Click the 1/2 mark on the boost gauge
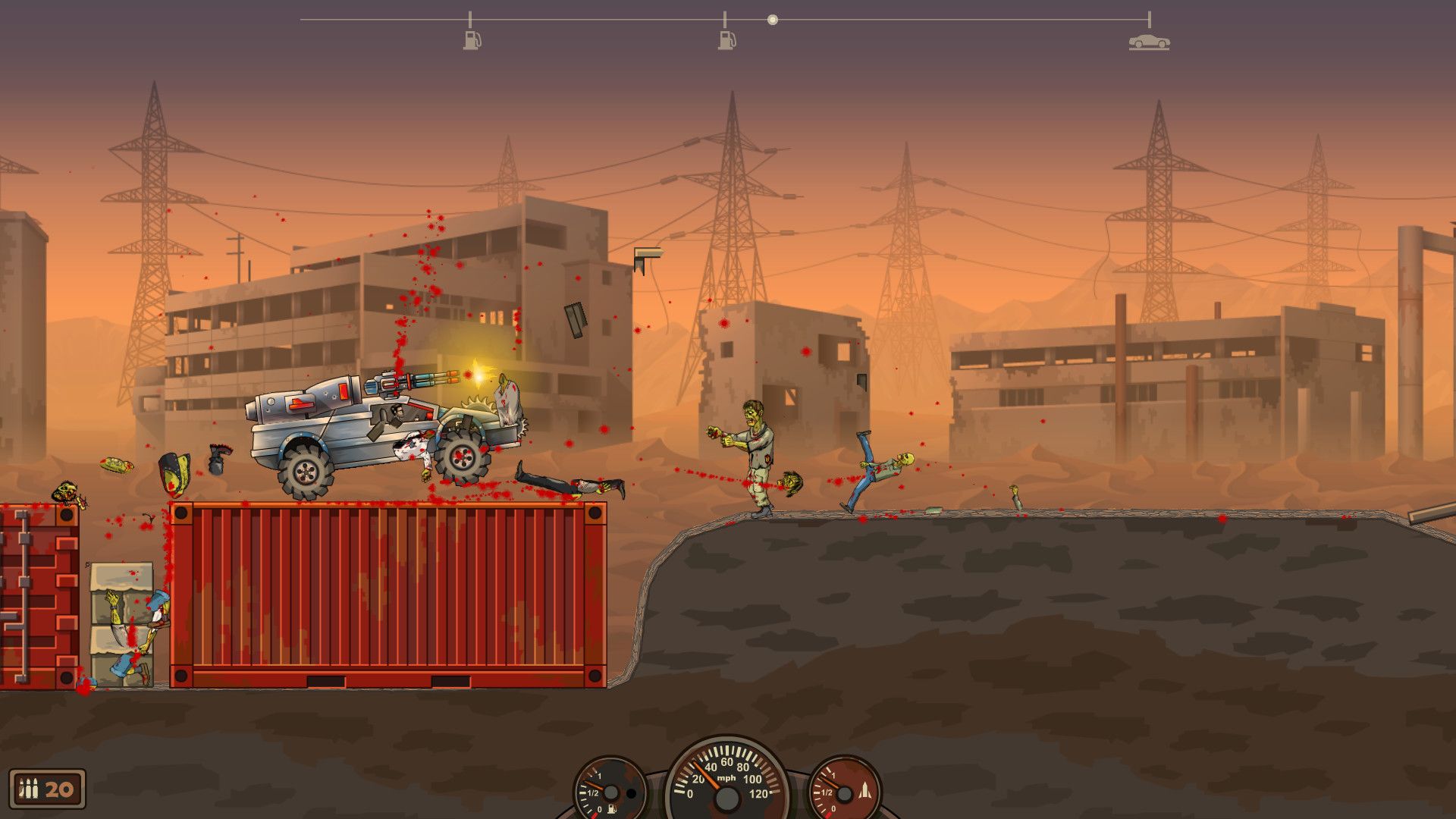The width and height of the screenshot is (1456, 819). [826, 793]
